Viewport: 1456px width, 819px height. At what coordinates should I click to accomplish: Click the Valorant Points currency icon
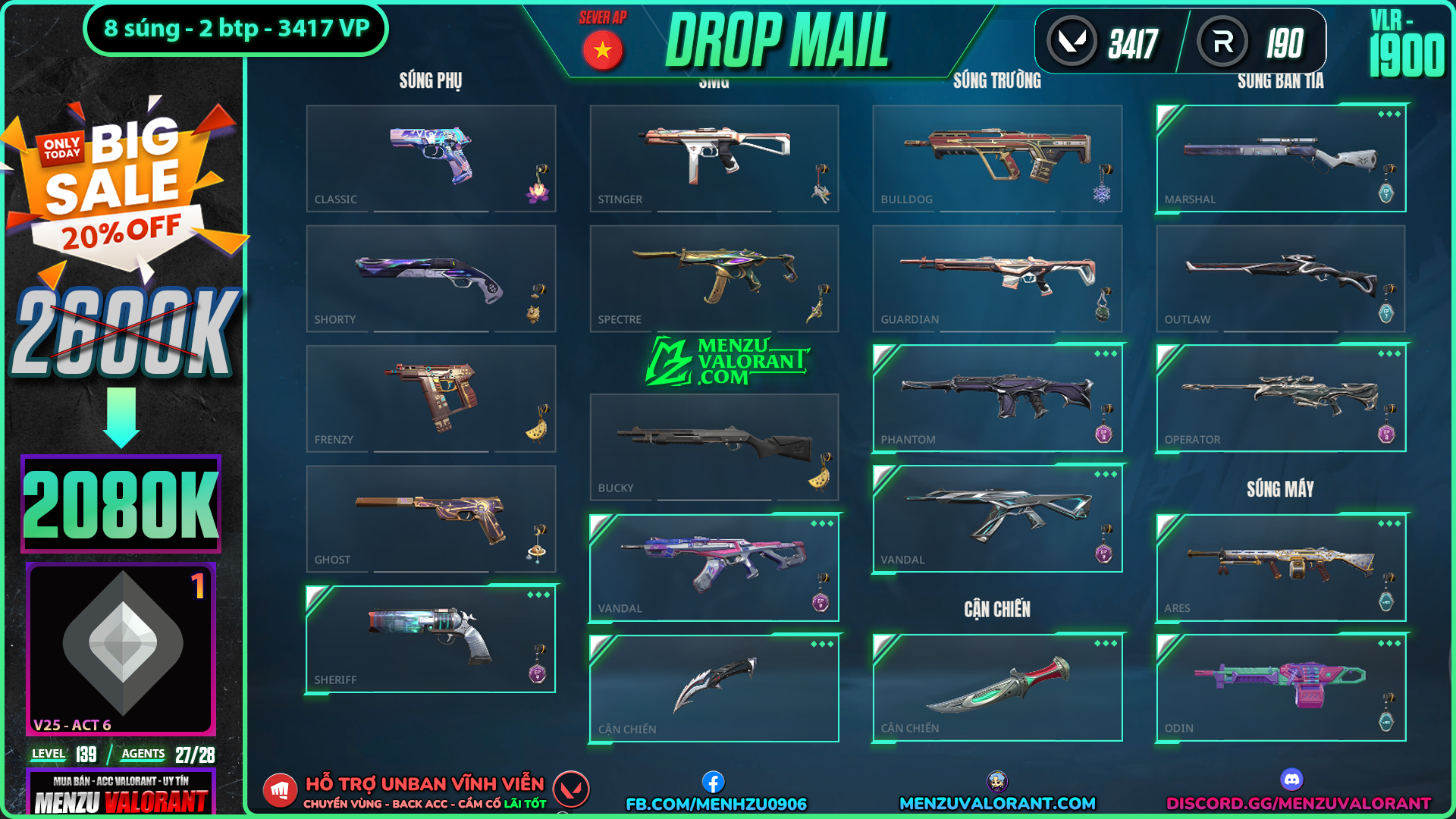pos(1072,42)
